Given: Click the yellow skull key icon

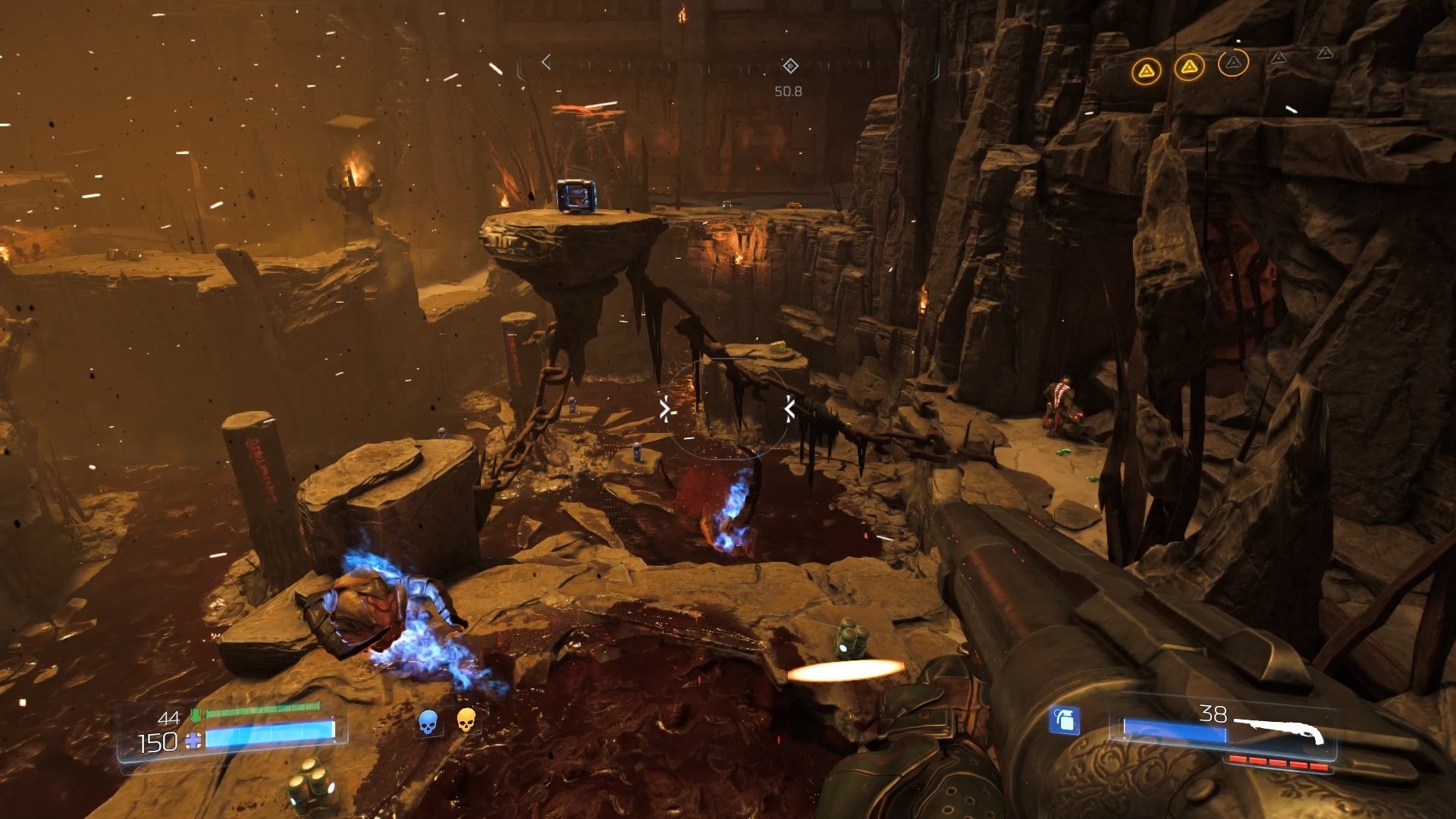Looking at the screenshot, I should (466, 721).
